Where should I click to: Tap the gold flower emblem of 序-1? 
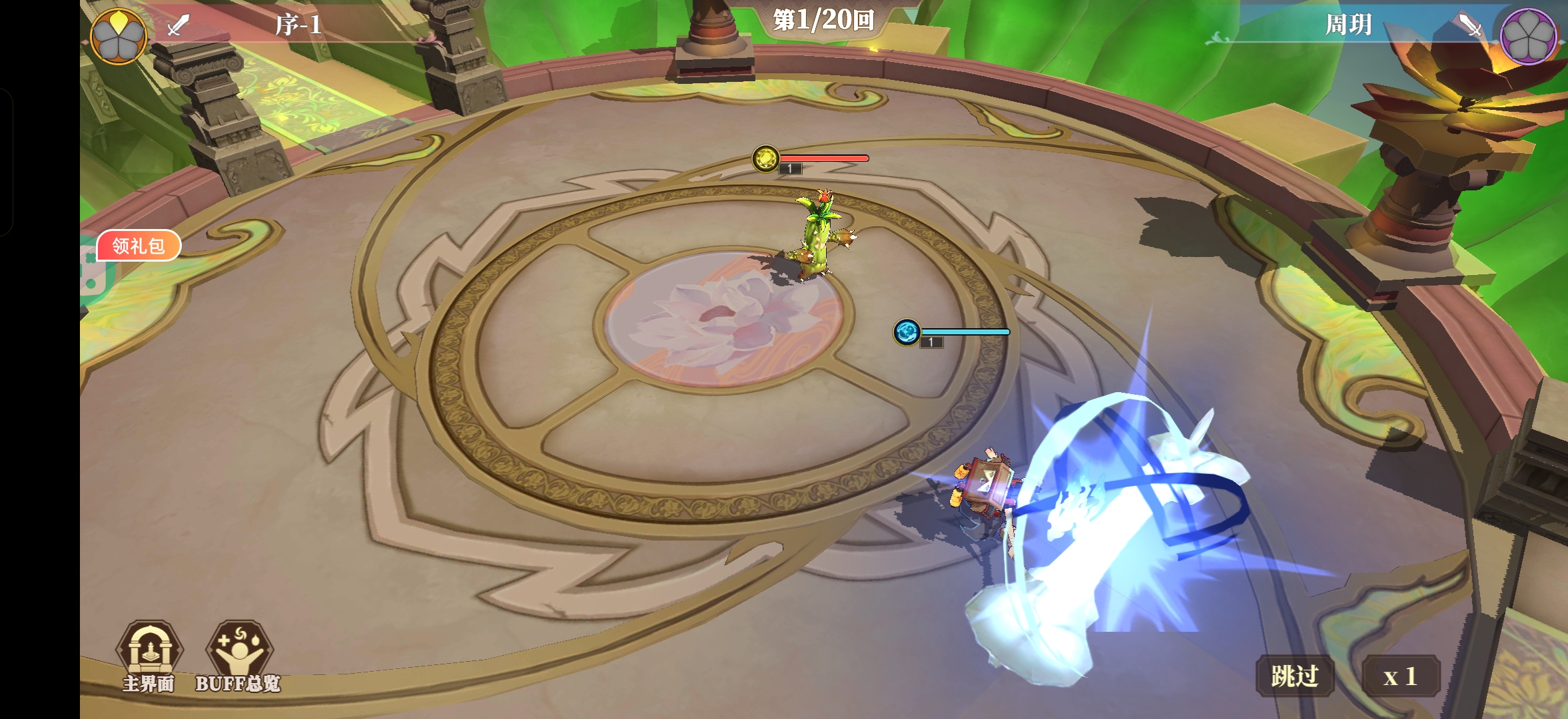[x=119, y=36]
